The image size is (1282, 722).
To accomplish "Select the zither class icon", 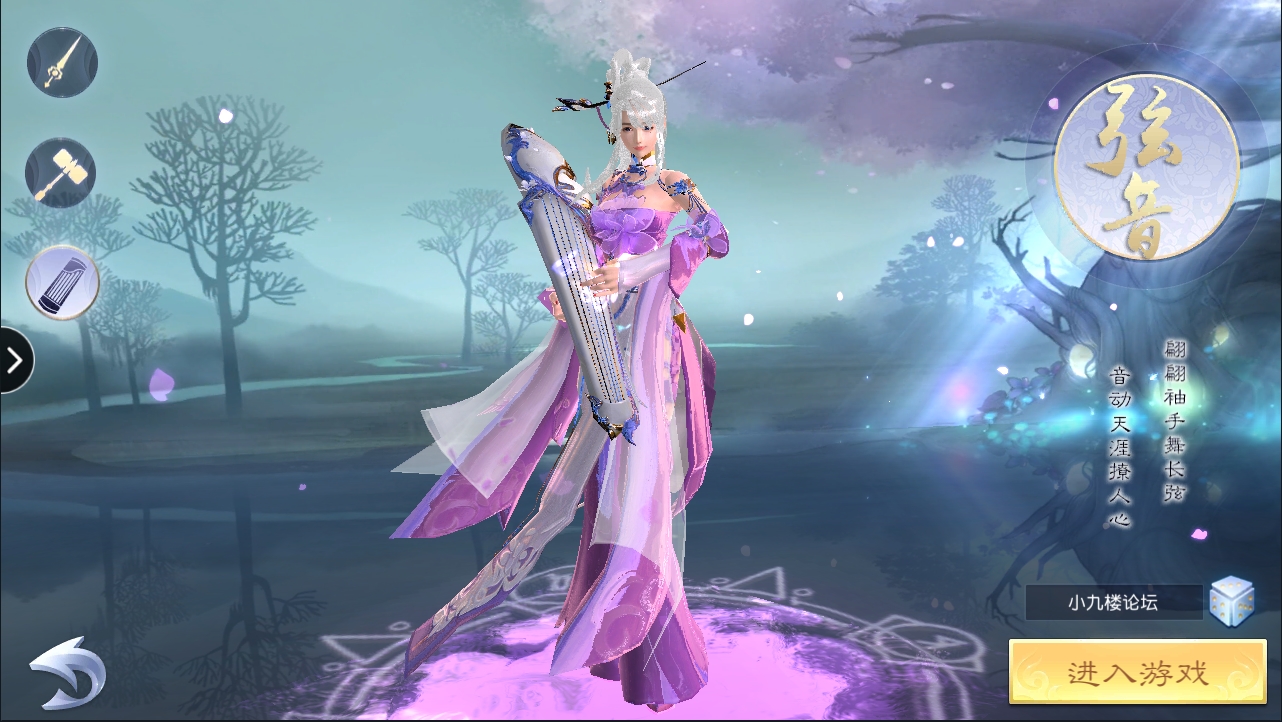I will (x=62, y=282).
